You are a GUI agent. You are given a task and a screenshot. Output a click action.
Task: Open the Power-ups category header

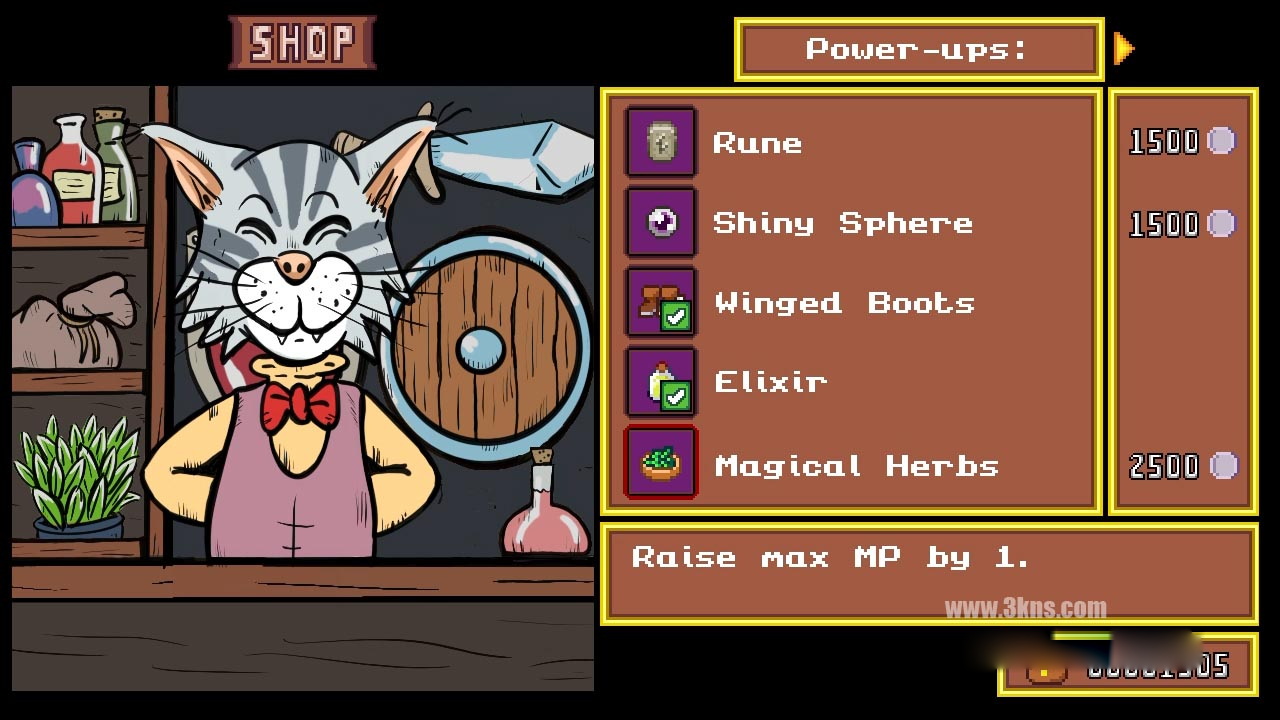point(918,49)
